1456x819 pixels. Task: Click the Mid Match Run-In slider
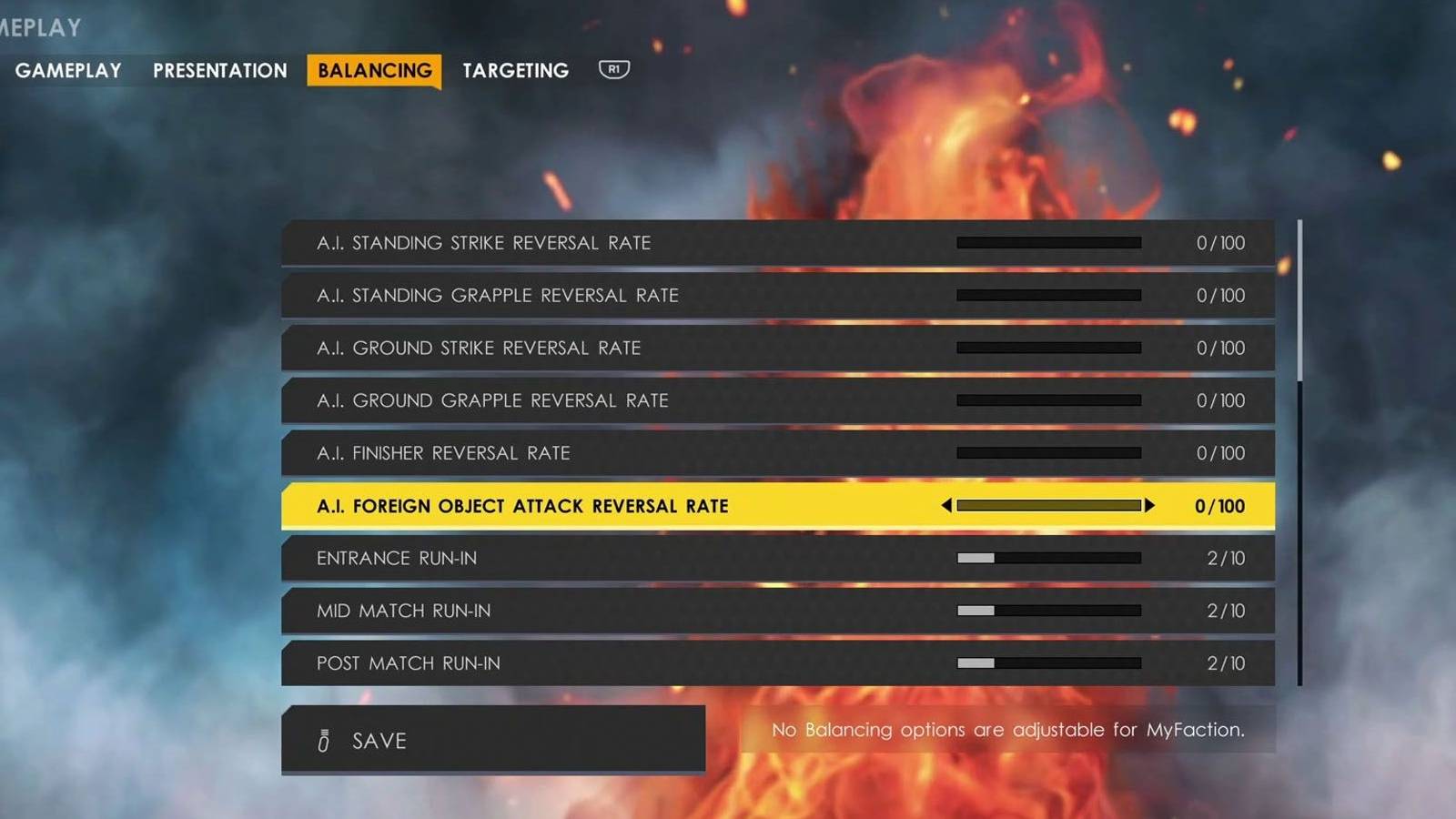point(1048,611)
